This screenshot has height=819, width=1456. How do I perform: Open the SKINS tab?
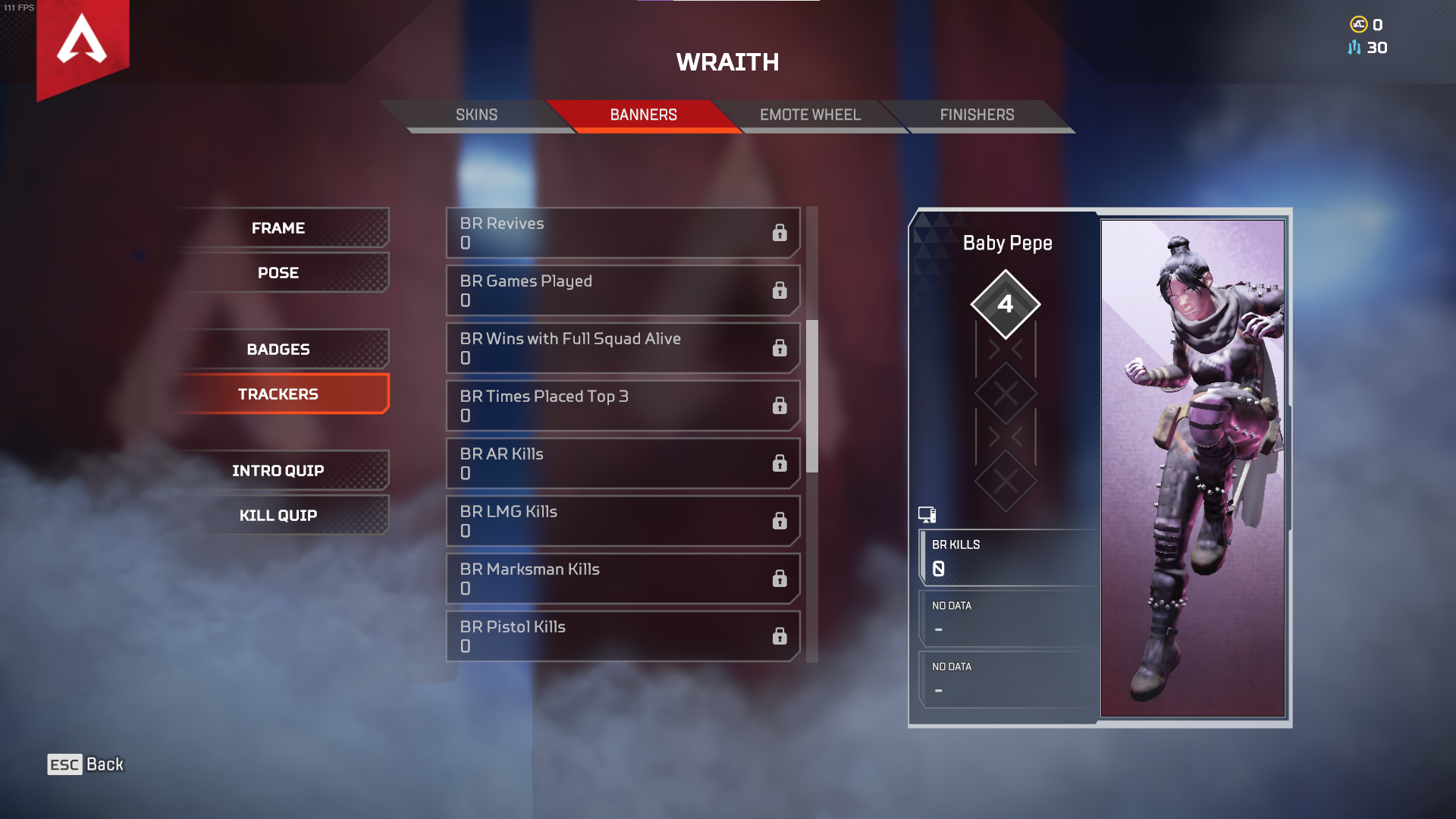pyautogui.click(x=476, y=115)
